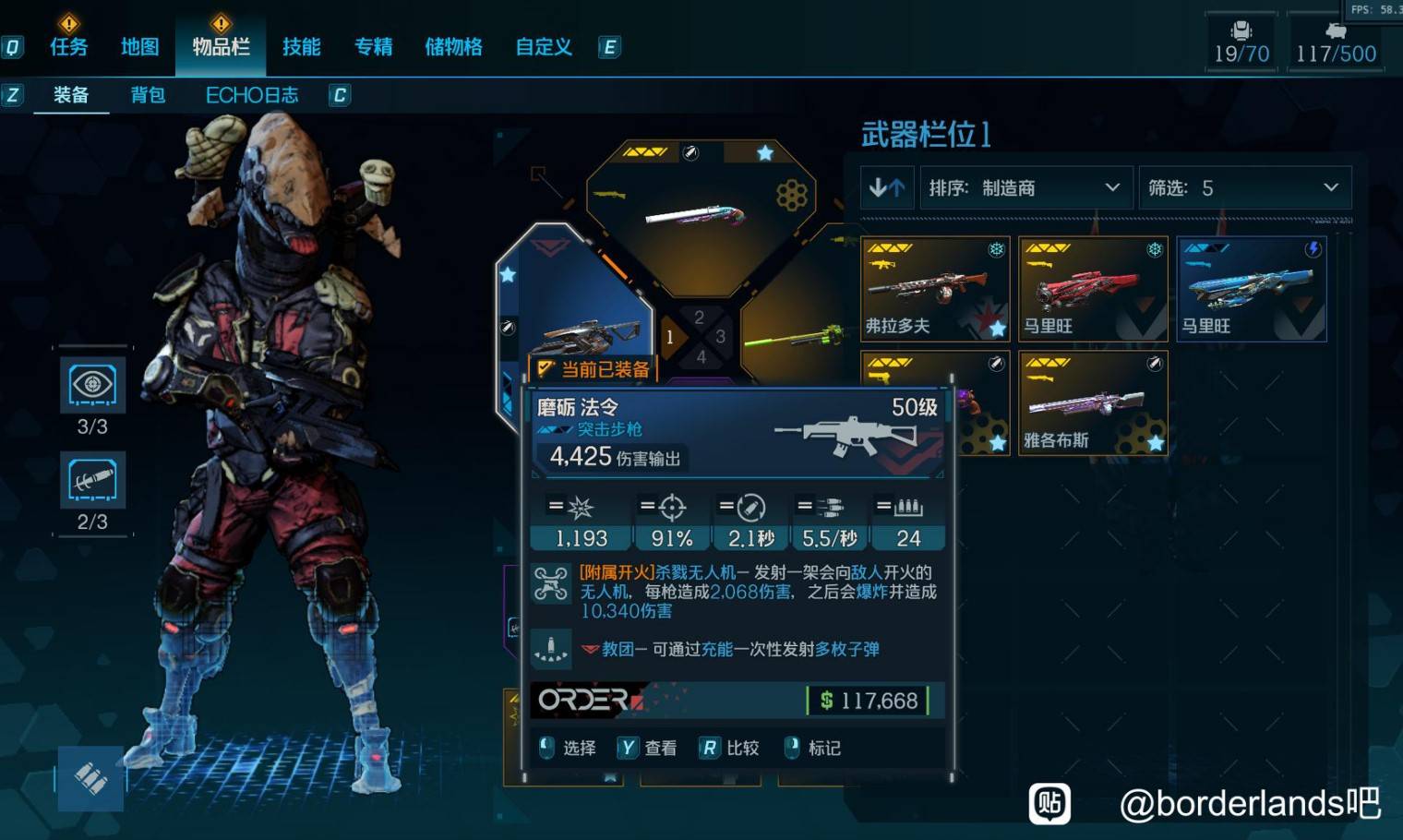
Task: Select the 弗拉多夫 weapon card
Action: pos(934,289)
